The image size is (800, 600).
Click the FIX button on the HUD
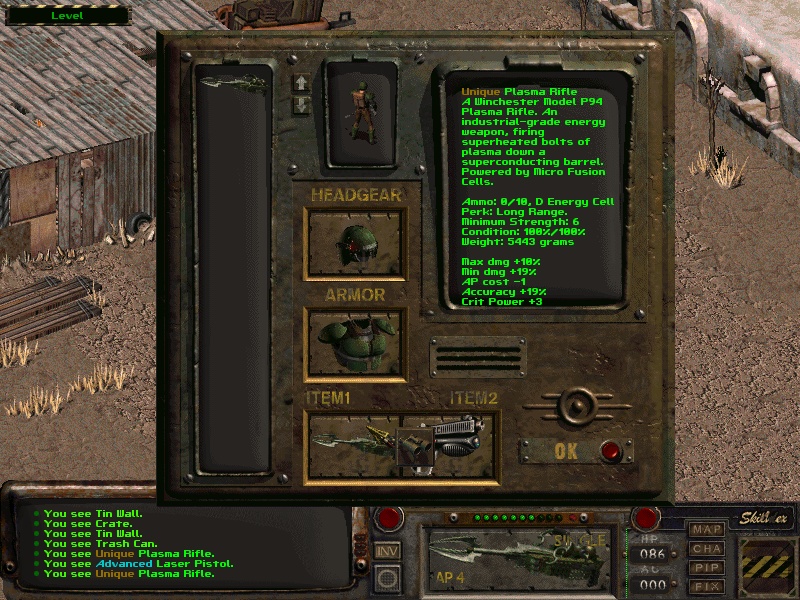(708, 585)
